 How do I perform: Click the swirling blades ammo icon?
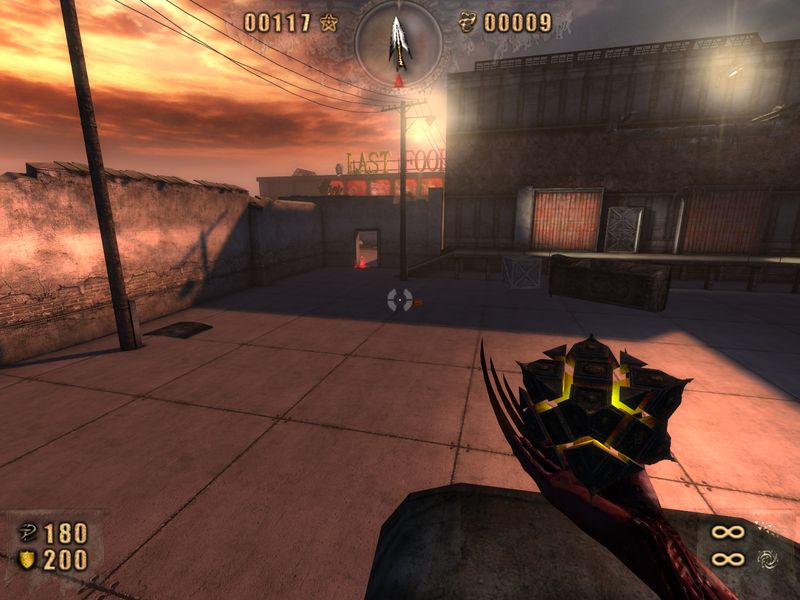[x=767, y=559]
